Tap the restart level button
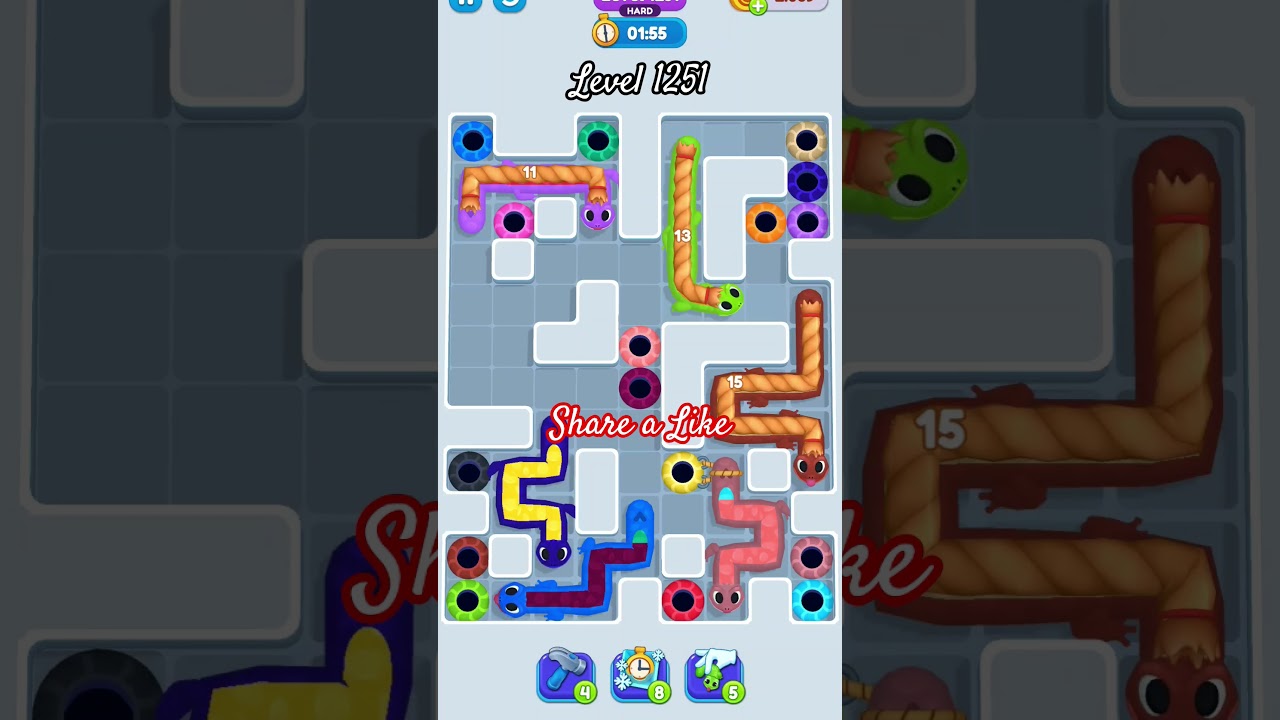 (x=510, y=5)
